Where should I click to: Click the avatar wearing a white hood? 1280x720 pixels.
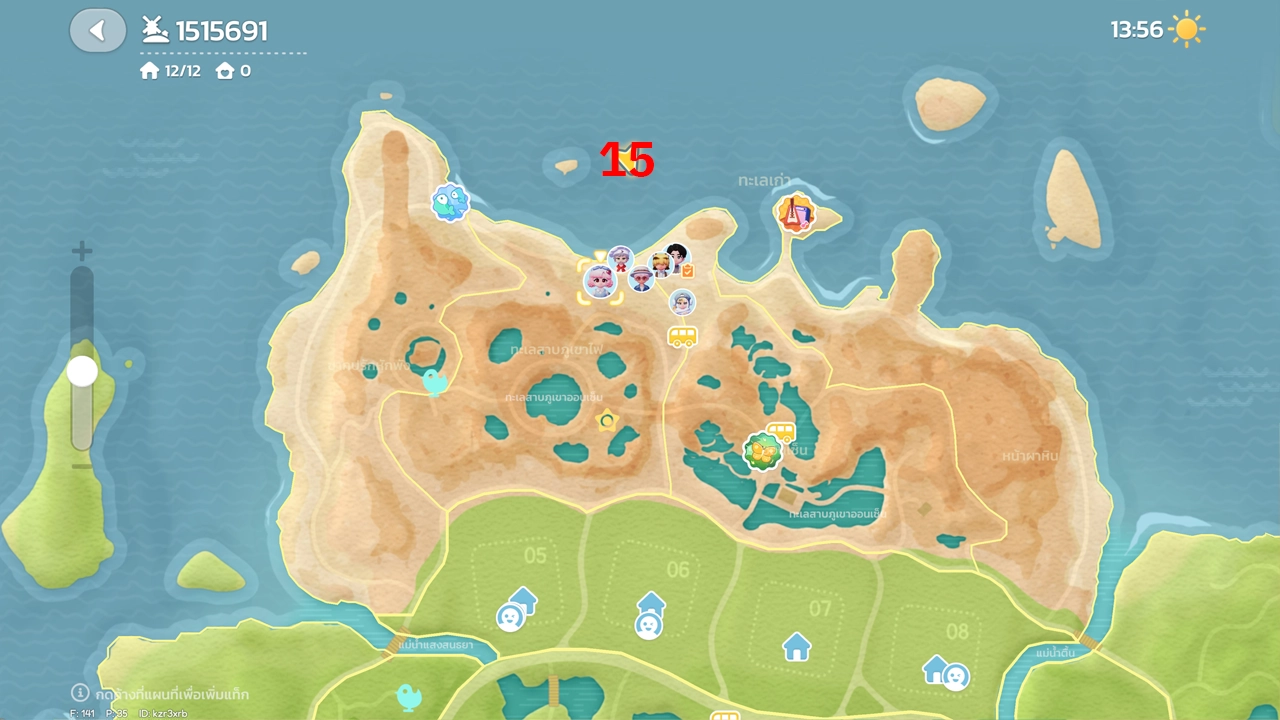(682, 302)
